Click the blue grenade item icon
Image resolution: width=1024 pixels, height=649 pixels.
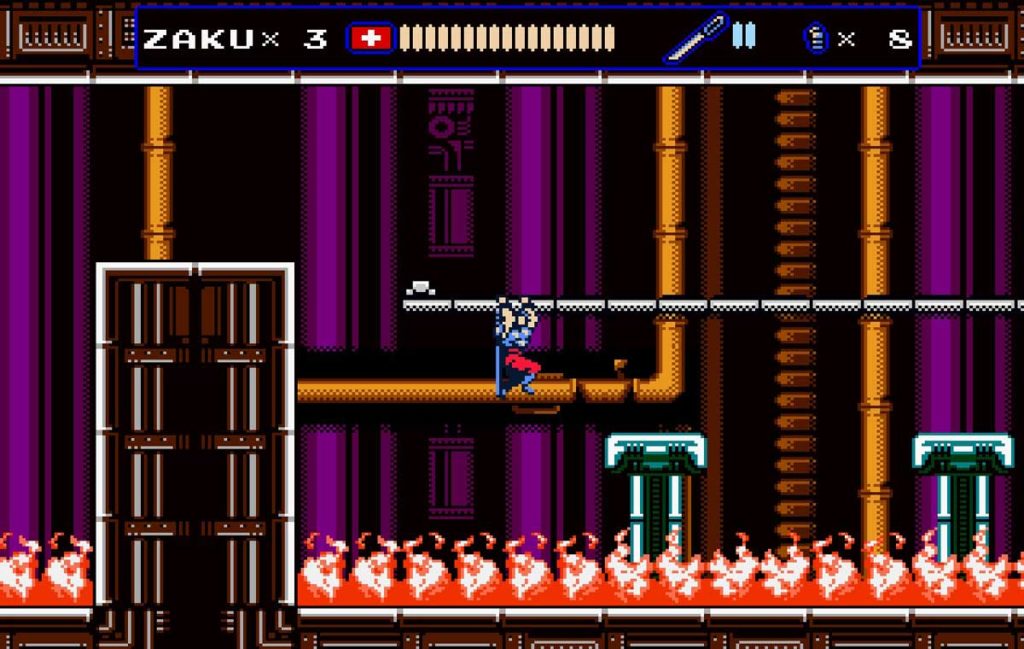816,38
